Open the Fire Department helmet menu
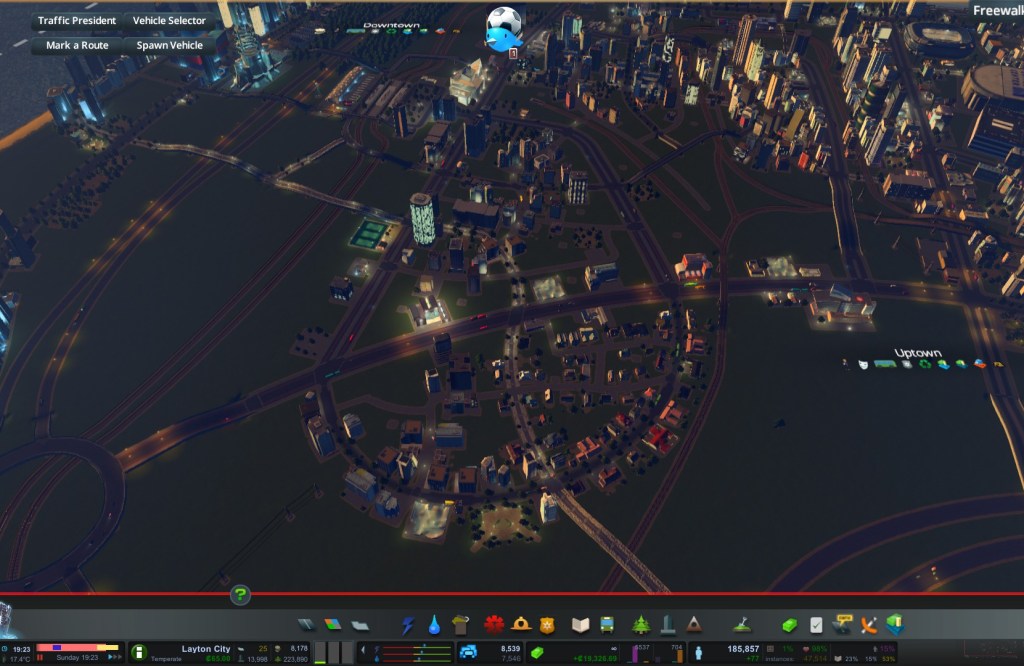 [x=521, y=625]
